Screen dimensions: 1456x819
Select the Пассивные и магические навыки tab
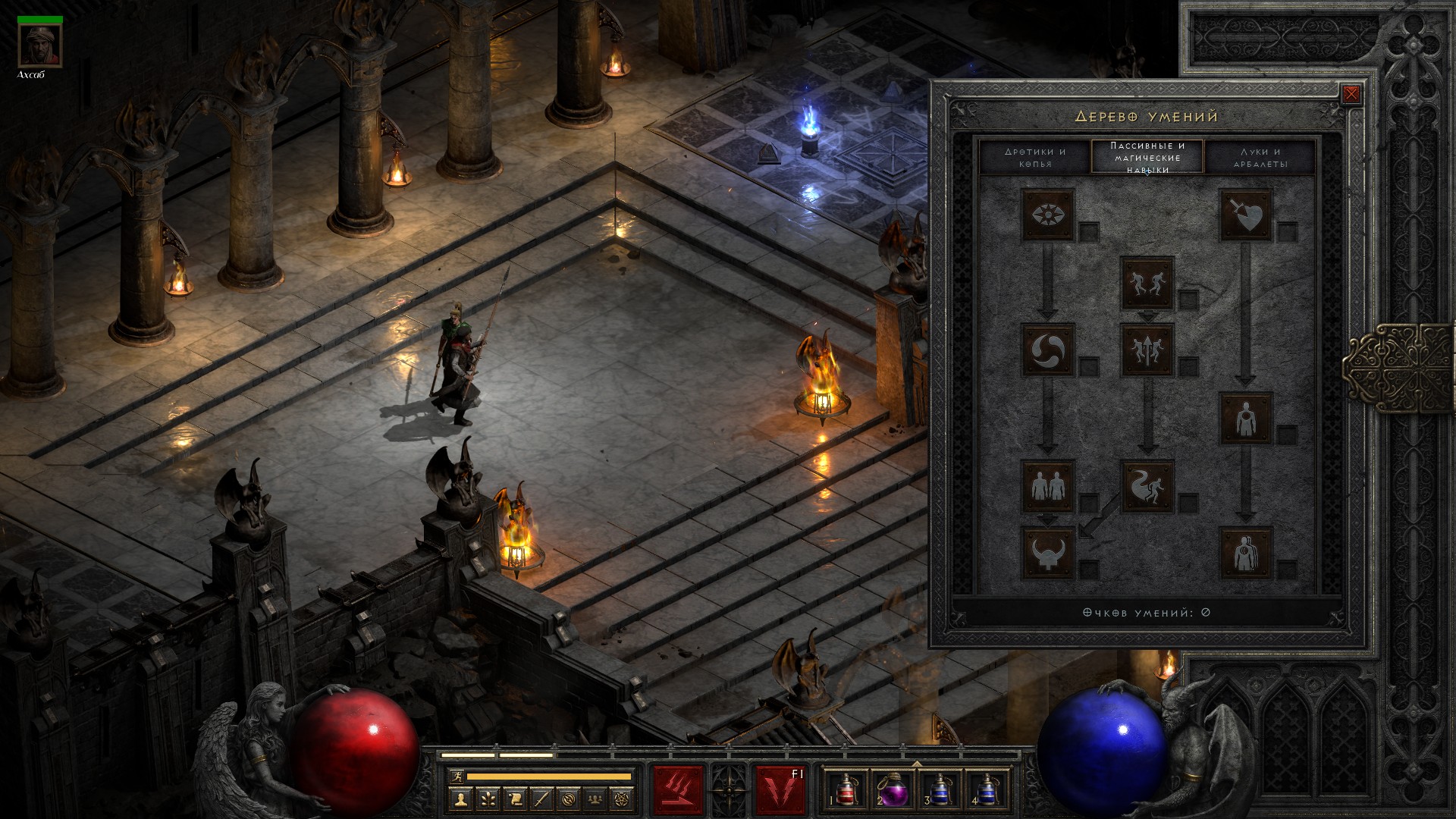coord(1147,157)
